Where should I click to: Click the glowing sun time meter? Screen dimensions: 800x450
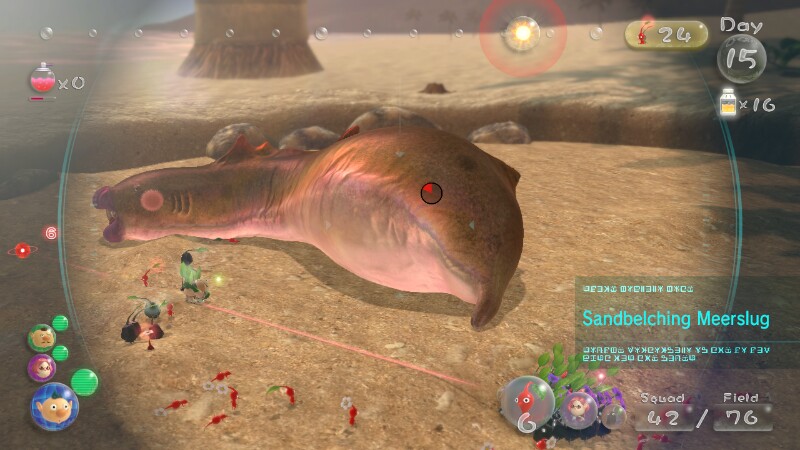tap(522, 33)
